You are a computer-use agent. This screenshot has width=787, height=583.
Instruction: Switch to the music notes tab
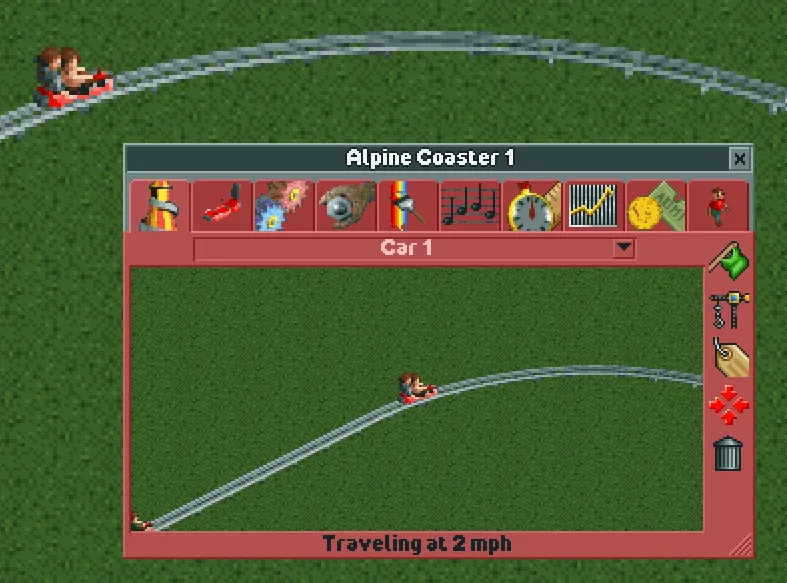(x=470, y=206)
